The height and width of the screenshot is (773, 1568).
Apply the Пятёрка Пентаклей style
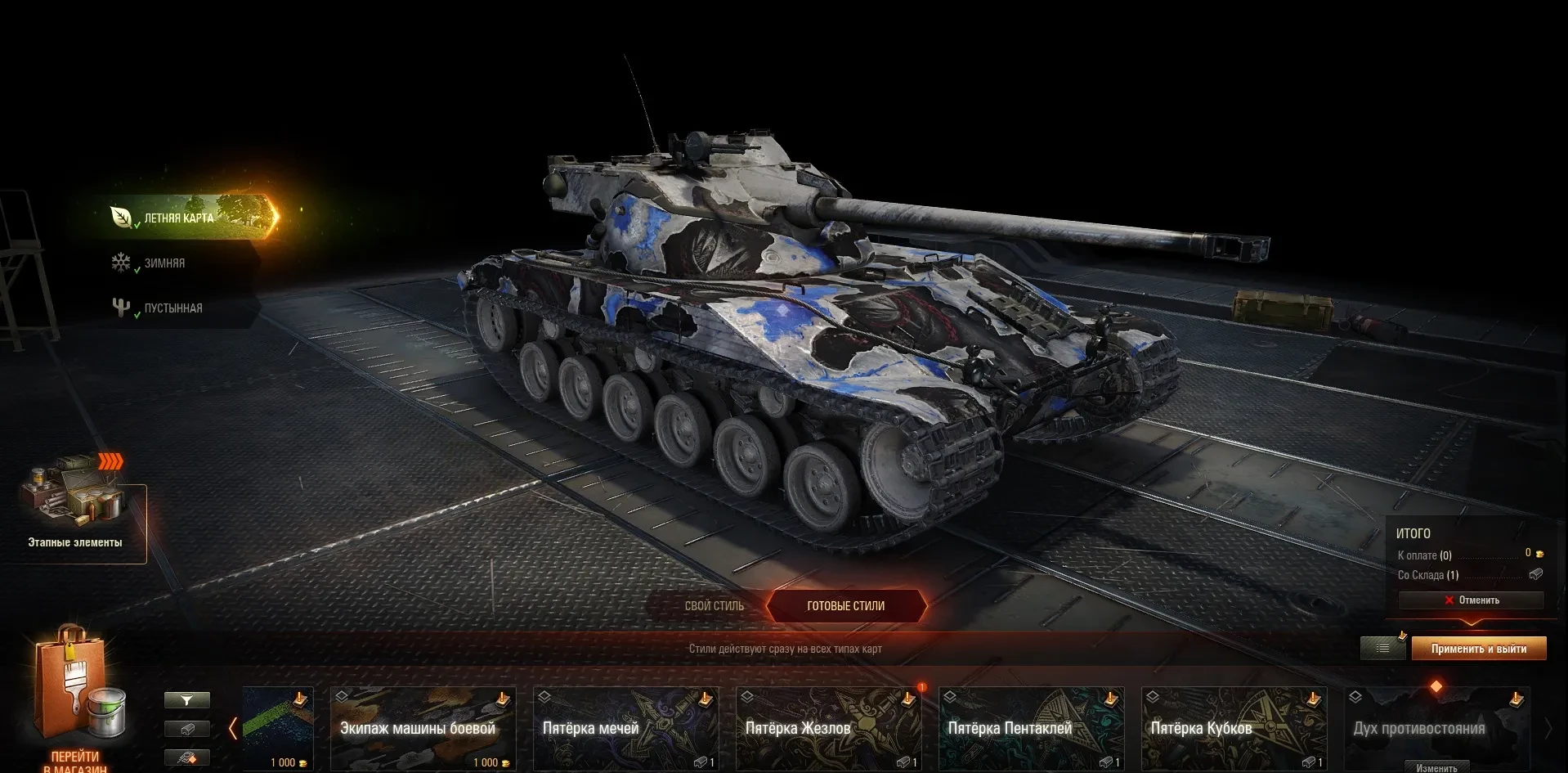(1031, 728)
